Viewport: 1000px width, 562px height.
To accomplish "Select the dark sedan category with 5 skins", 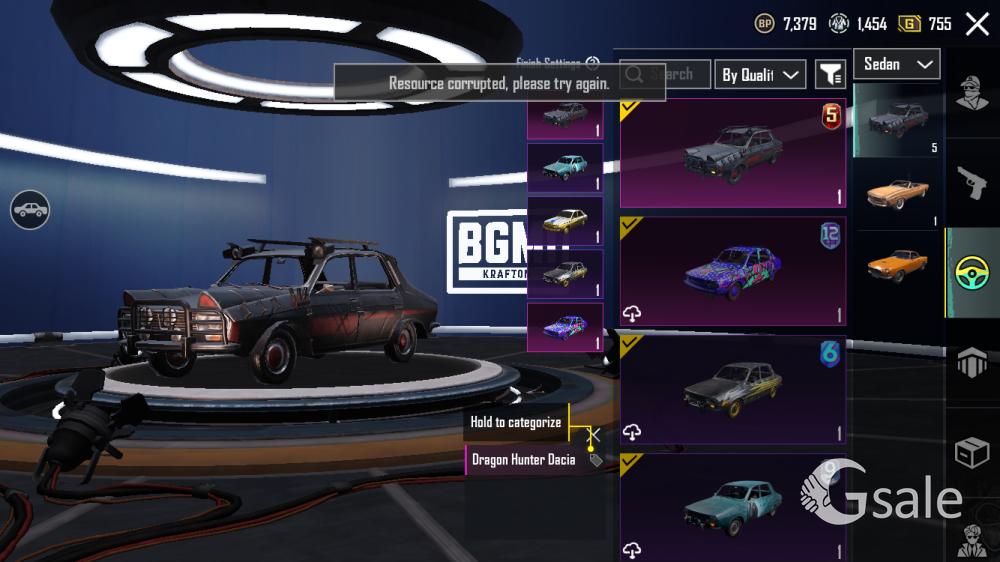I will [897, 120].
